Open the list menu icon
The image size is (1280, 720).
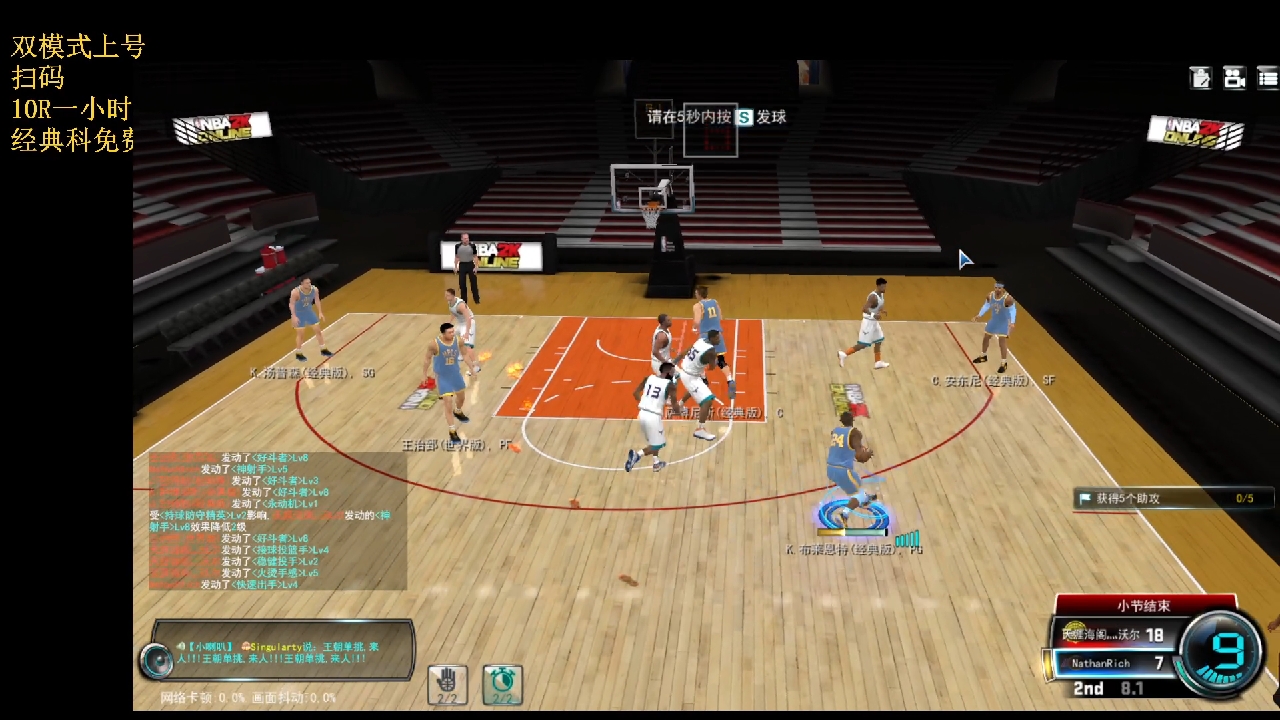(x=1267, y=77)
